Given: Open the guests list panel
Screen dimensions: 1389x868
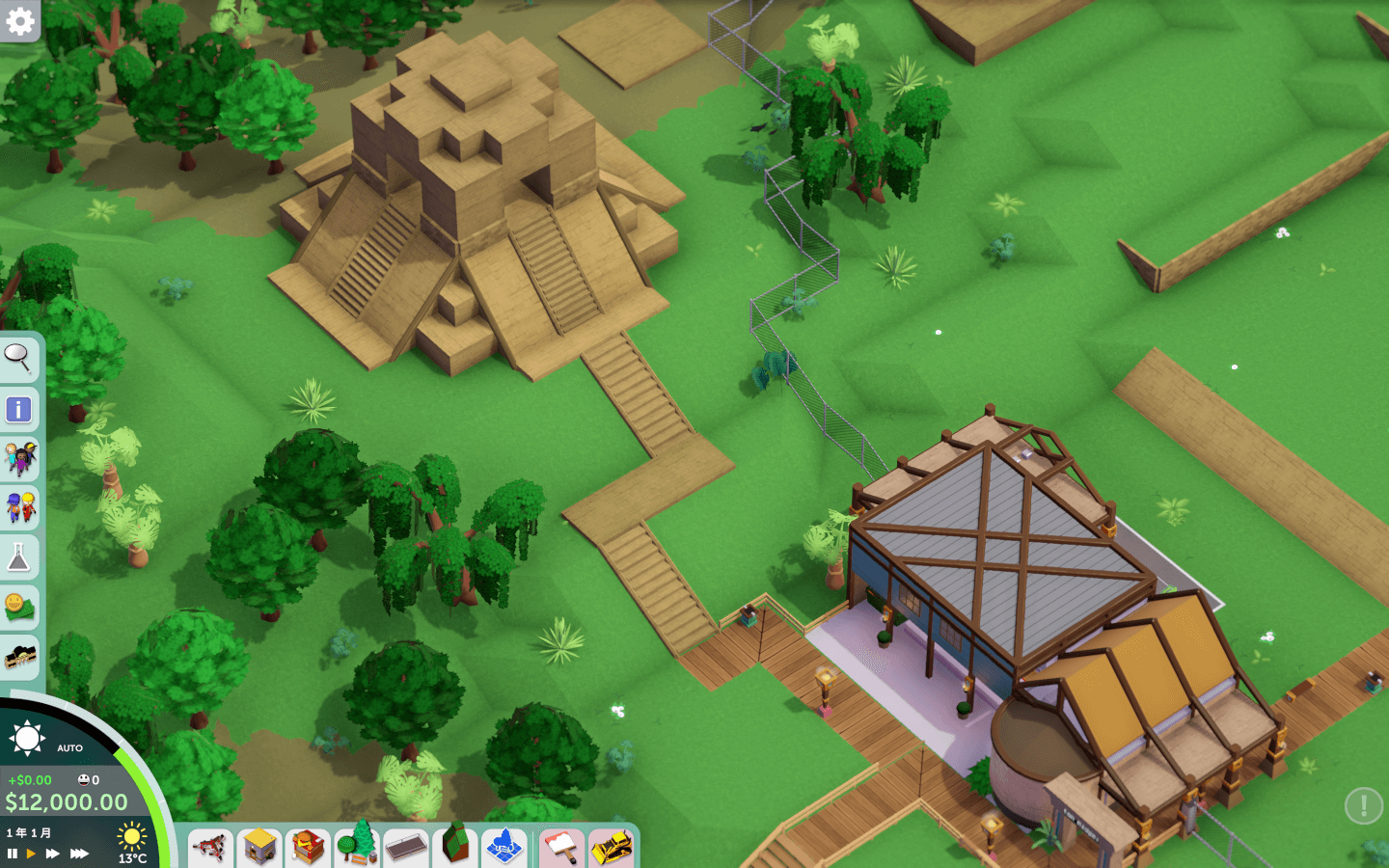Looking at the screenshot, I should tap(20, 459).
